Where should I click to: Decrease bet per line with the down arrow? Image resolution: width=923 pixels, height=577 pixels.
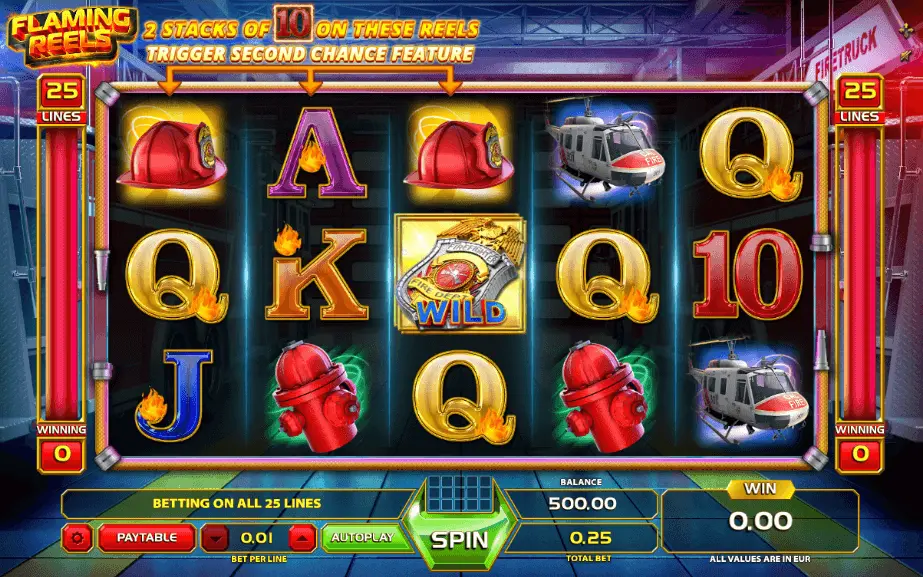point(215,538)
